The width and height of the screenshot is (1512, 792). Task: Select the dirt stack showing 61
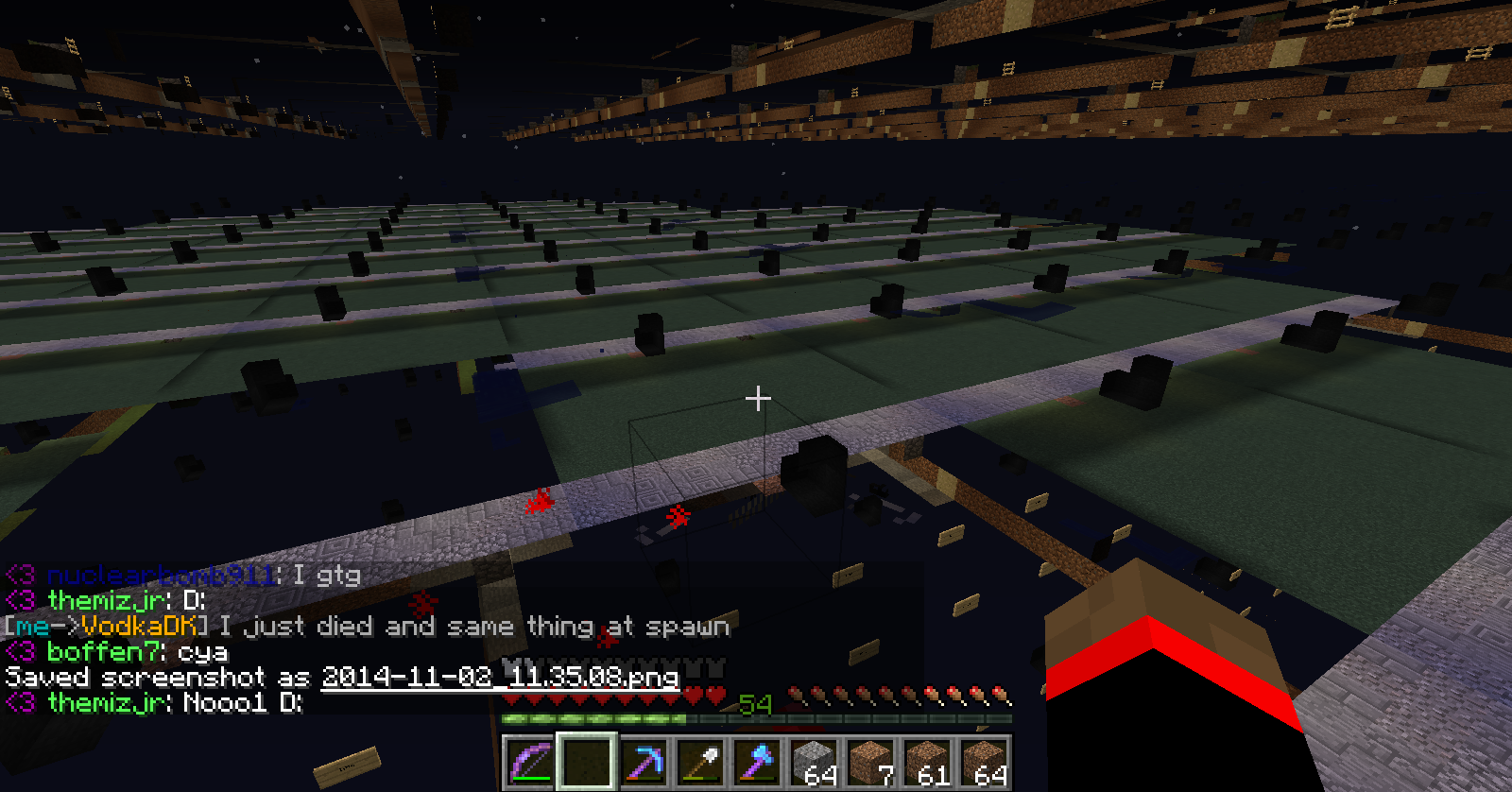coord(927,762)
